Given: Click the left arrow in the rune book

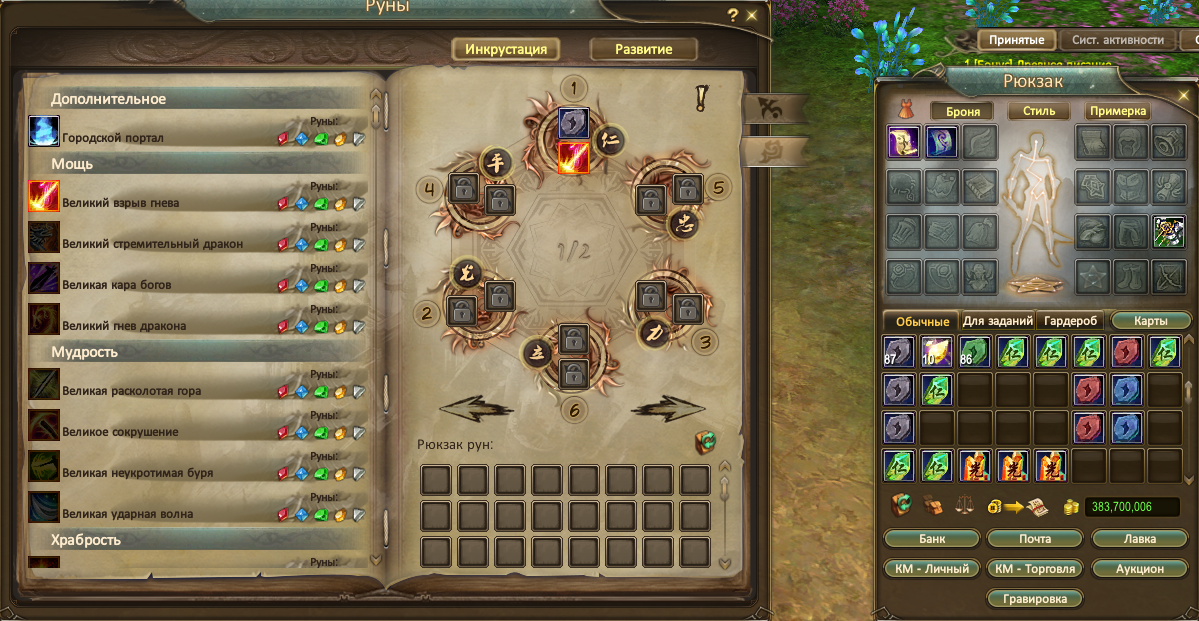Looking at the screenshot, I should [x=476, y=407].
